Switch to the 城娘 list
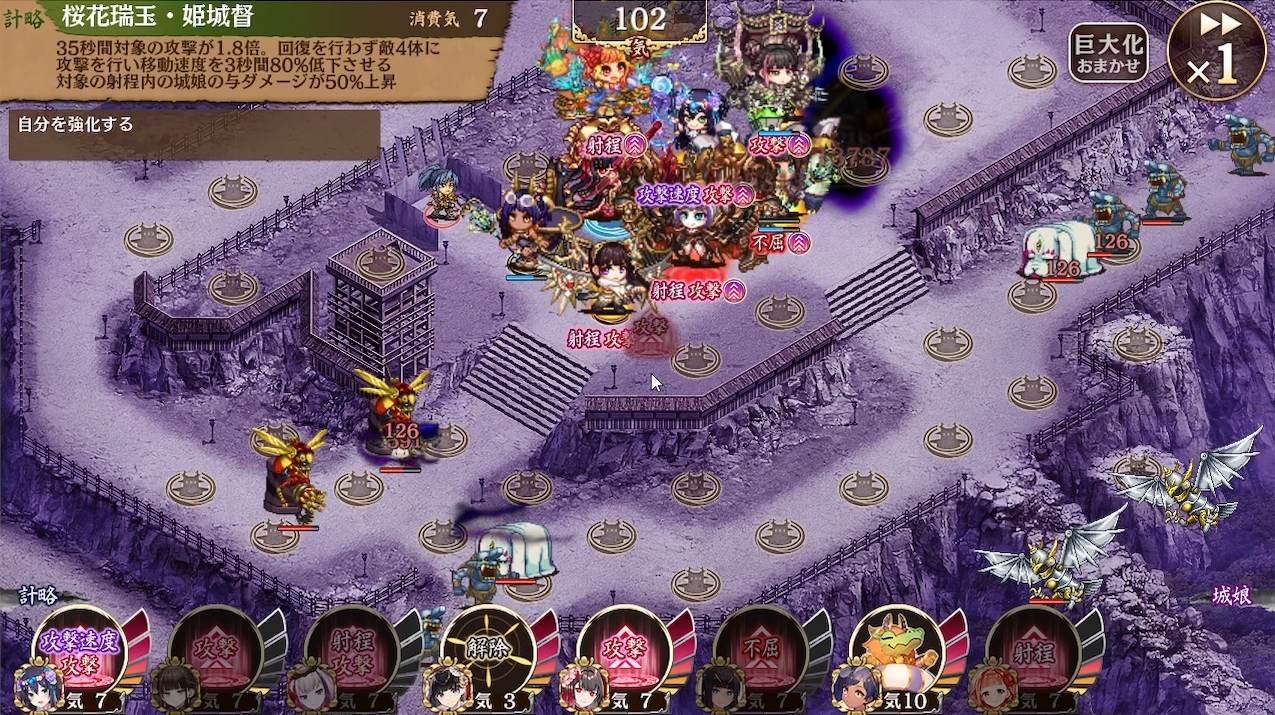 (1231, 596)
